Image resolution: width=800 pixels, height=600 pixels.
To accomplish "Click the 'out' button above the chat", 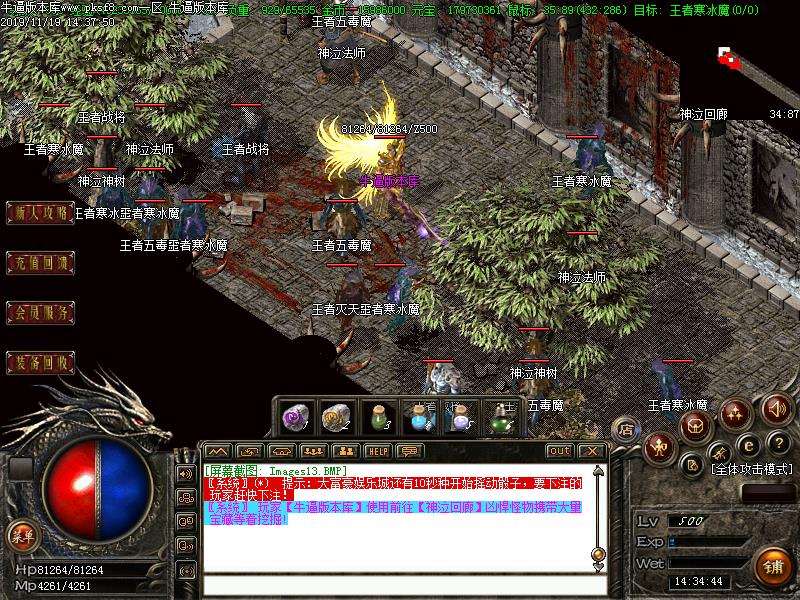I will pos(559,451).
